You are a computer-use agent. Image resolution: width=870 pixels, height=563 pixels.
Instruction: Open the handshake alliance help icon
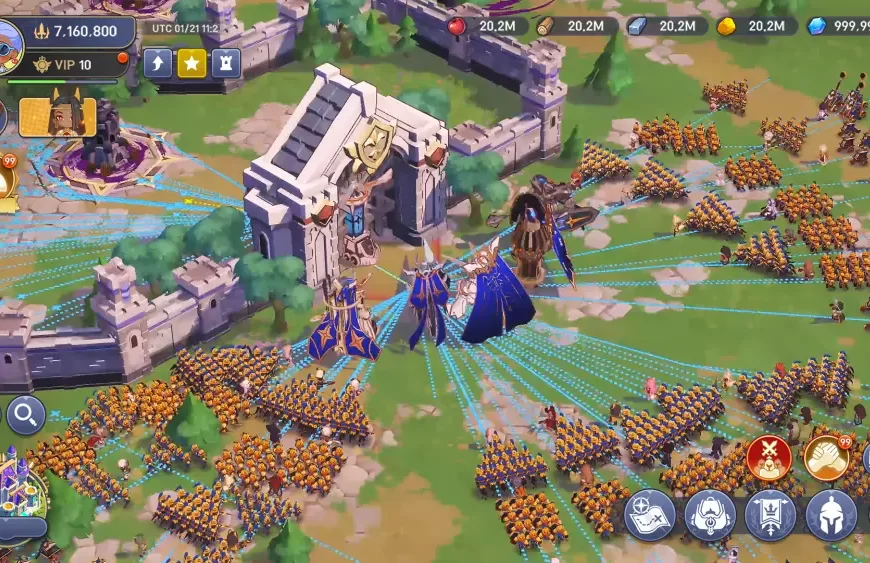coord(826,457)
